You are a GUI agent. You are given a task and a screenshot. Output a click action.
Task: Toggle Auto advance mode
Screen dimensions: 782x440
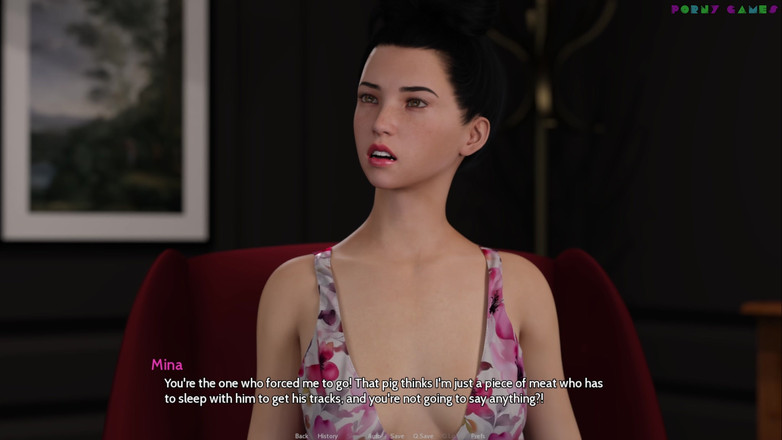point(375,436)
